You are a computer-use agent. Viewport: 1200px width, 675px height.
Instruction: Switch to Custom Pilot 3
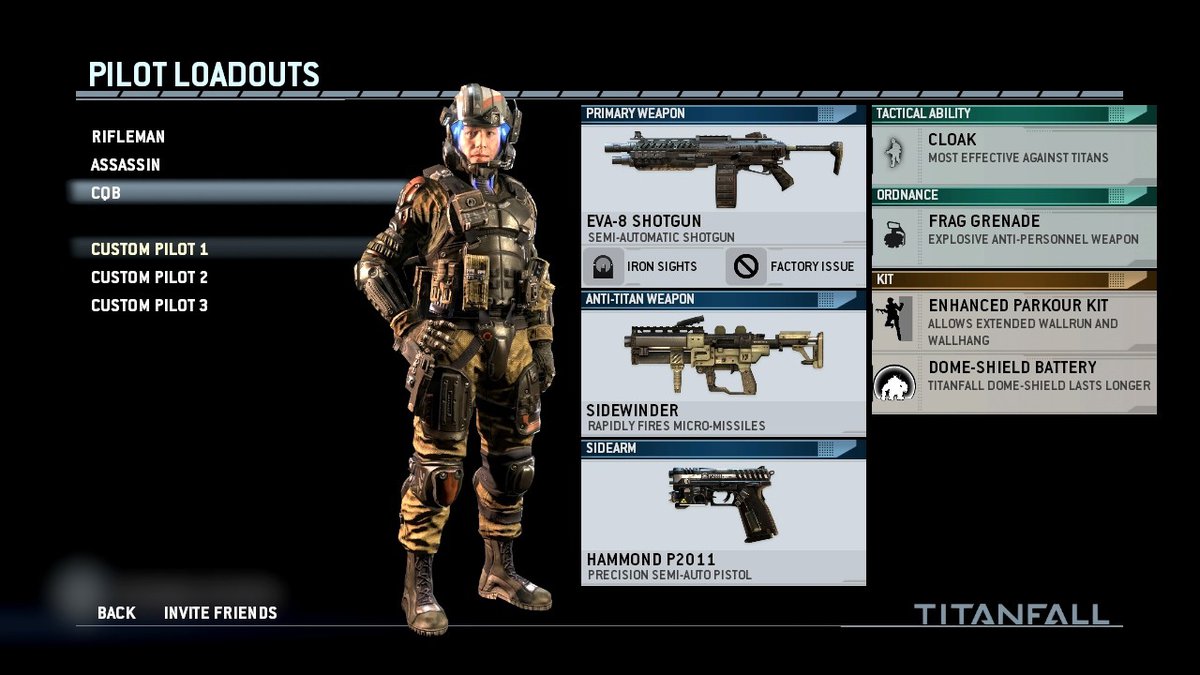[150, 305]
